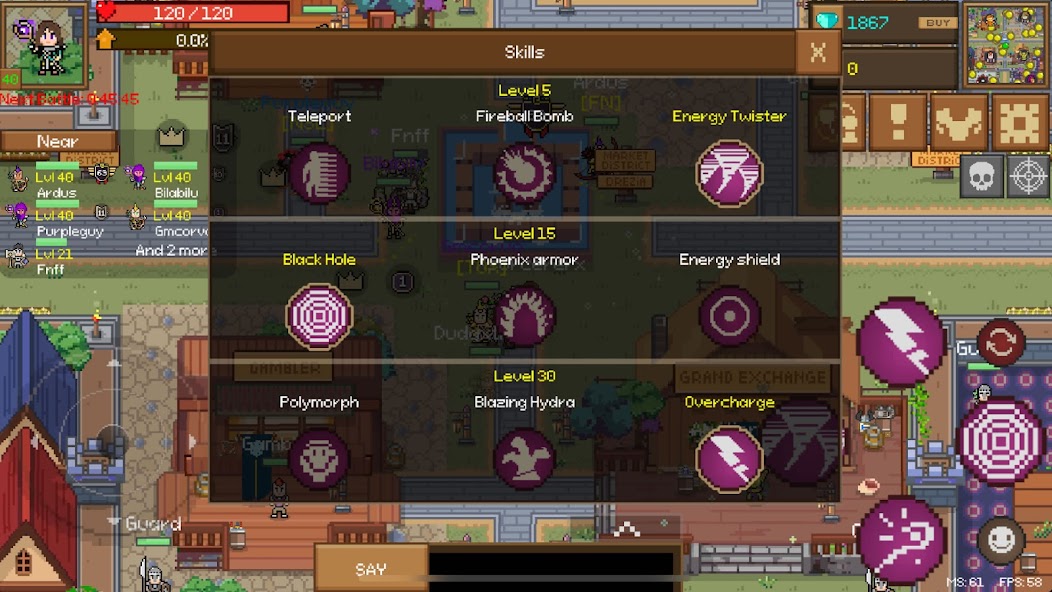This screenshot has width=1052, height=592.
Task: Select the Phoenix armor skill
Action: click(x=524, y=316)
